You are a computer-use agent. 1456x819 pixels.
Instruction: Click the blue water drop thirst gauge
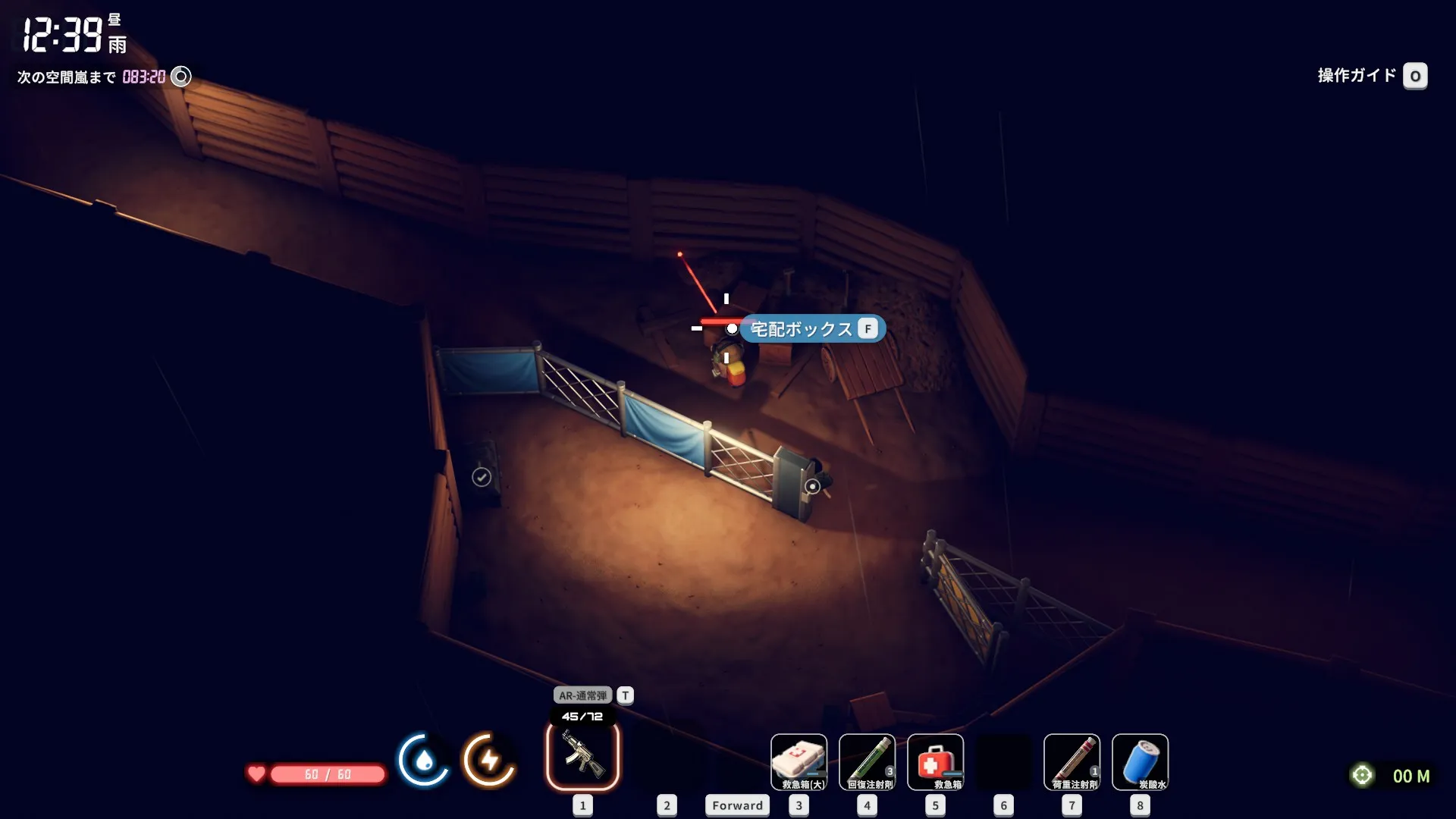coord(423,759)
